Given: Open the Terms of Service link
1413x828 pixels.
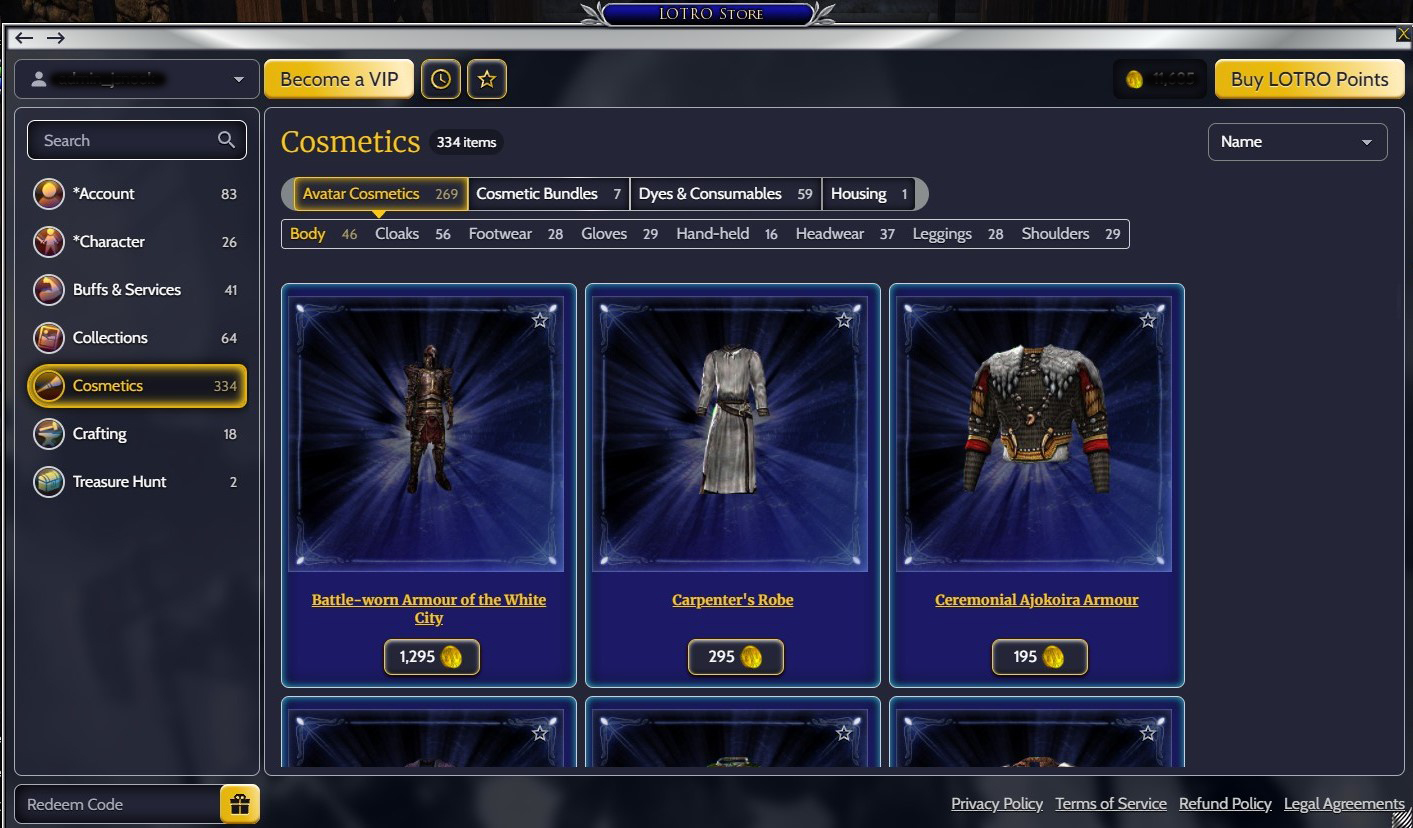Looking at the screenshot, I should pos(1110,803).
